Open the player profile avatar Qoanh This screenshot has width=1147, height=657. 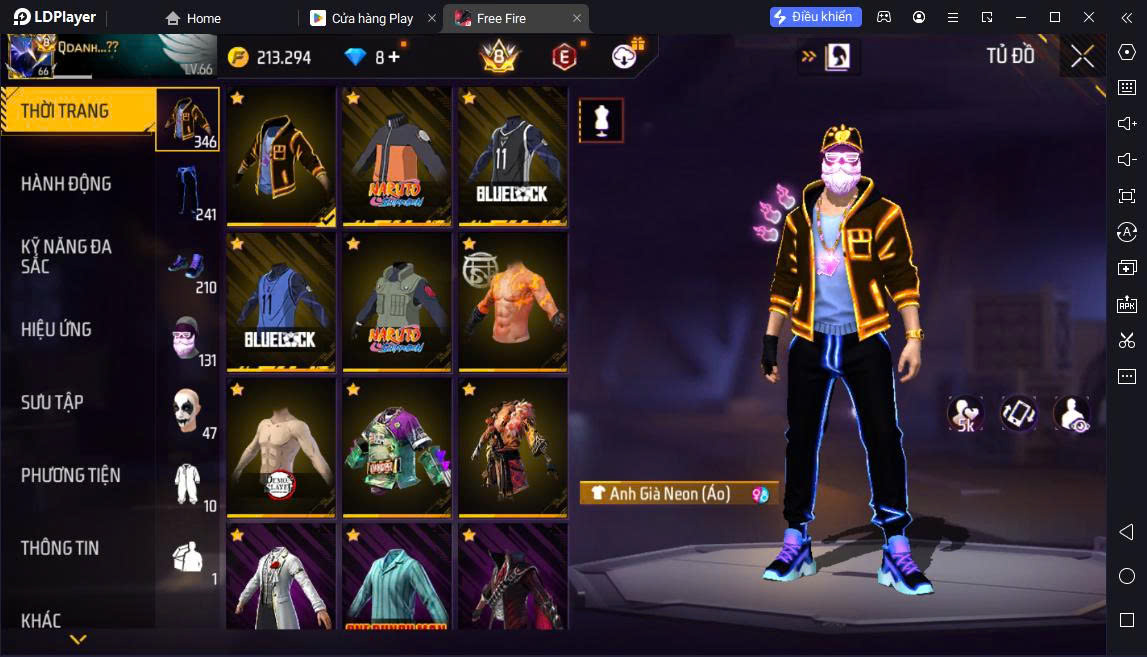[30, 57]
